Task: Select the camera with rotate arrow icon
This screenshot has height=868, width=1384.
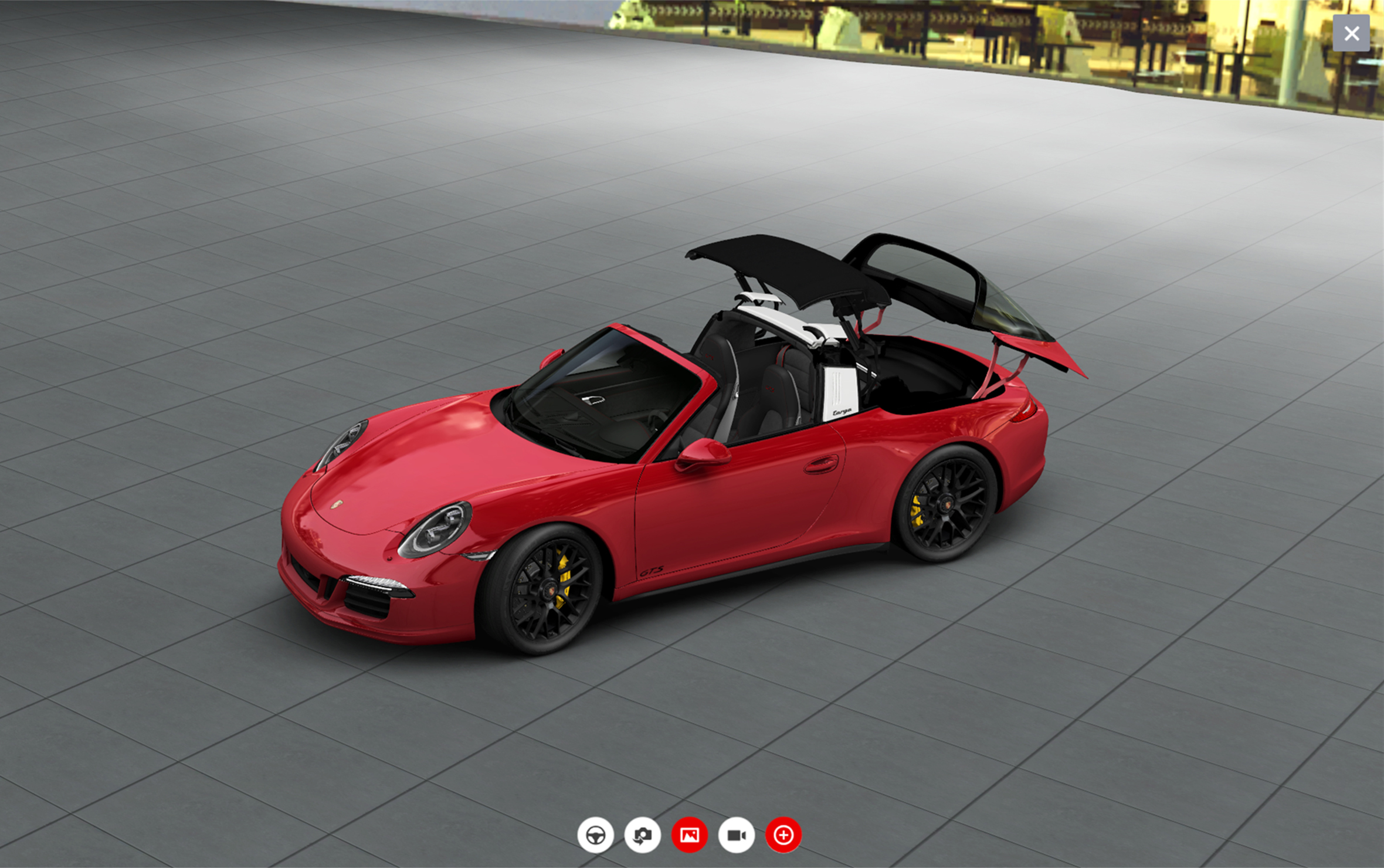Action: [x=643, y=835]
